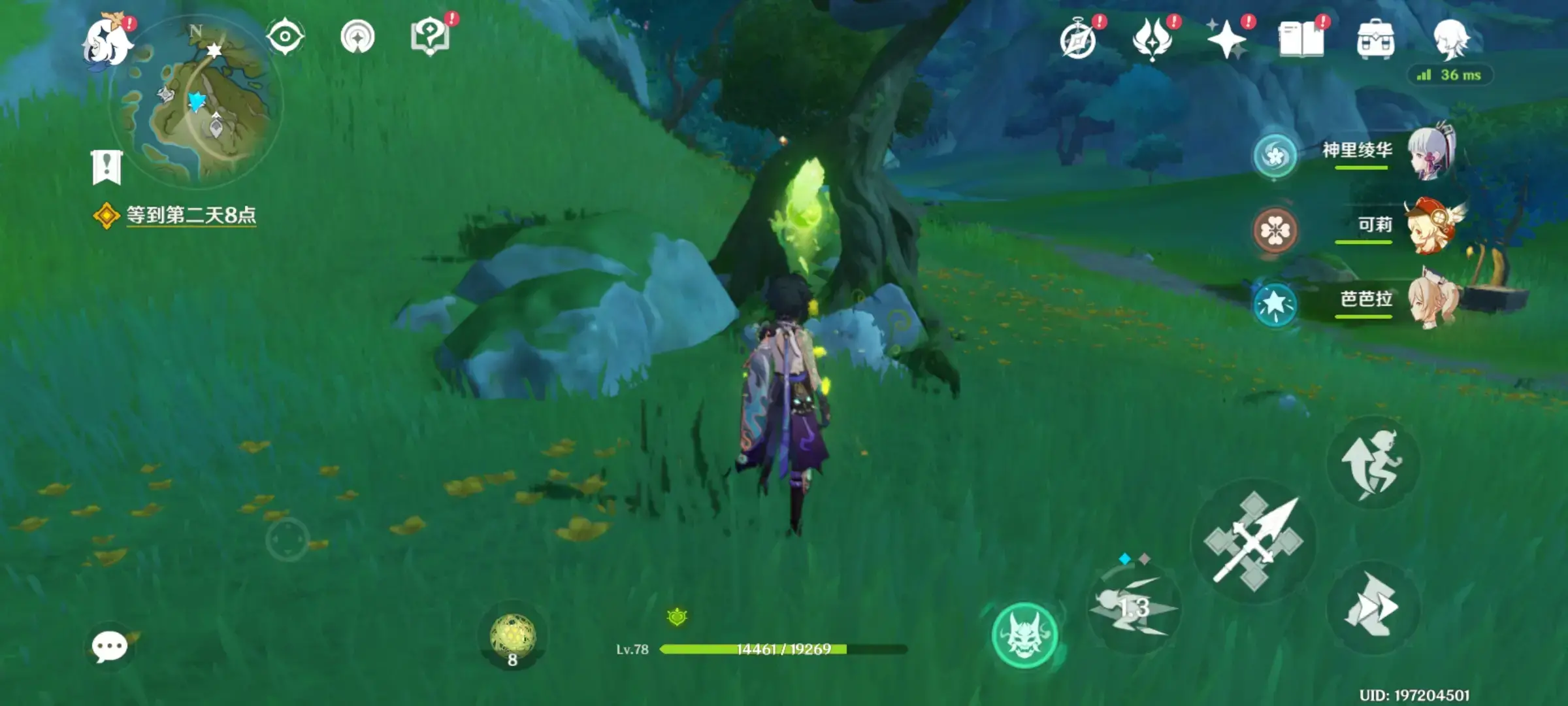Unleash the green mask elemental burst
This screenshot has height=706, width=1568.
1024,635
